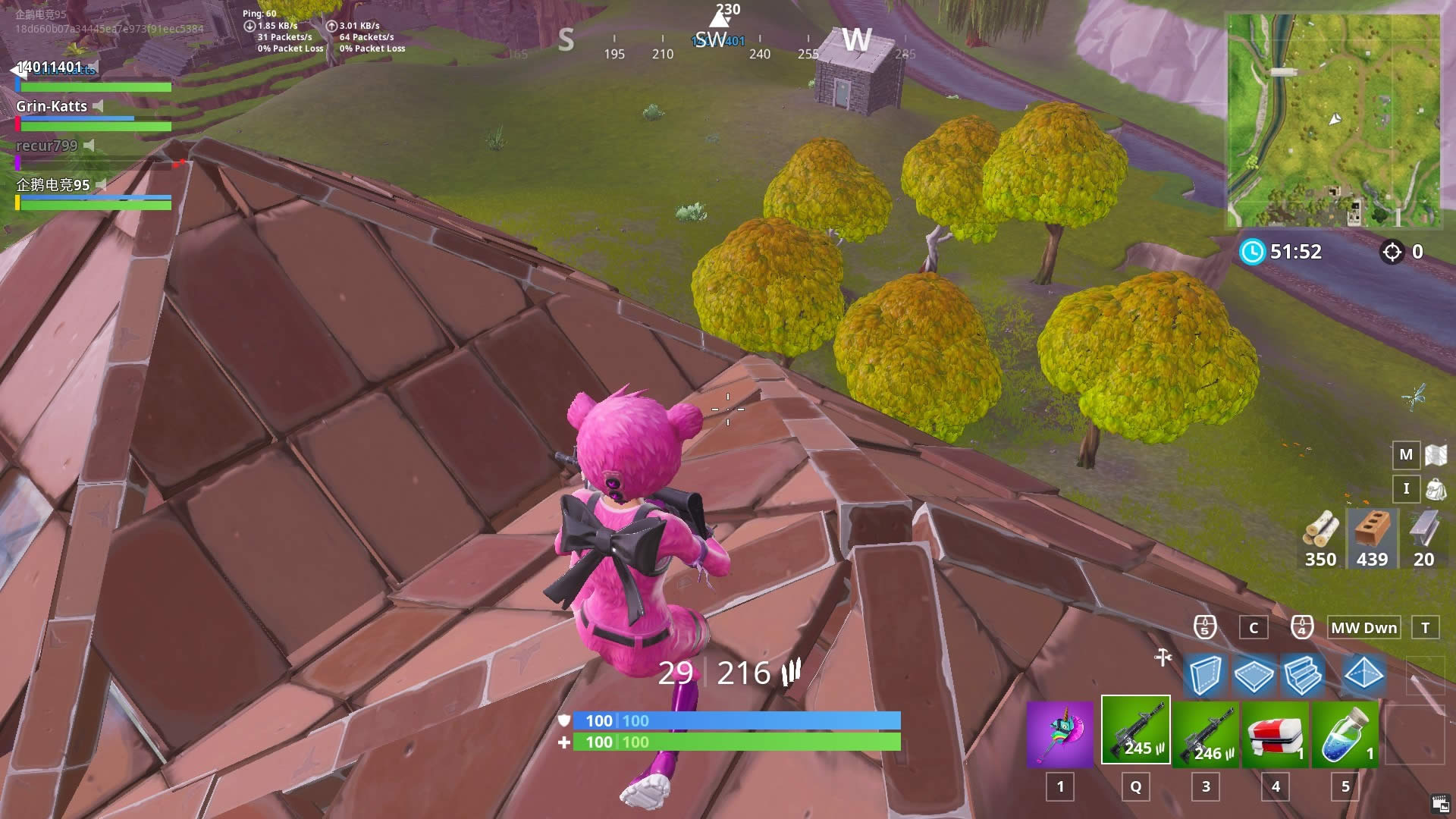Select squad member 企鹅电竞95
Viewport: 1456px width, 819px height.
pyautogui.click(x=53, y=185)
